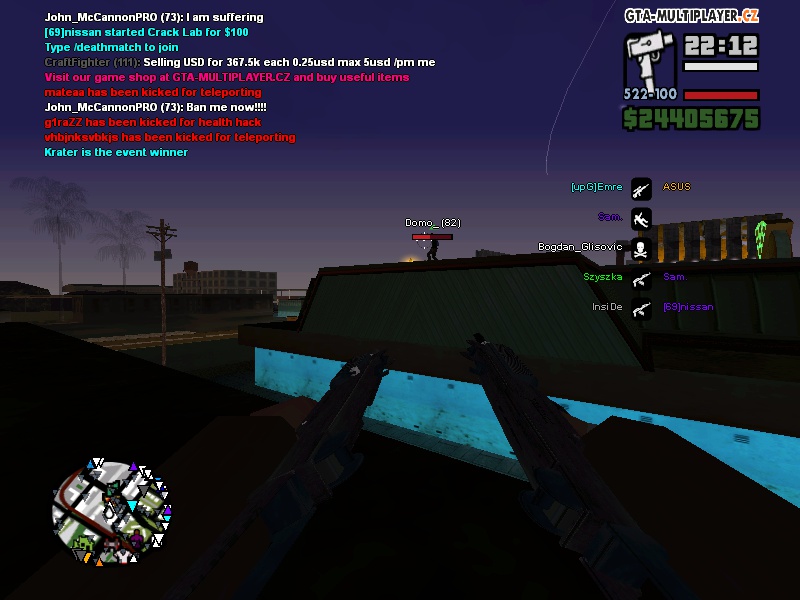Click CraftFighter's USD selling chat message
The image size is (800, 600).
(x=240, y=62)
